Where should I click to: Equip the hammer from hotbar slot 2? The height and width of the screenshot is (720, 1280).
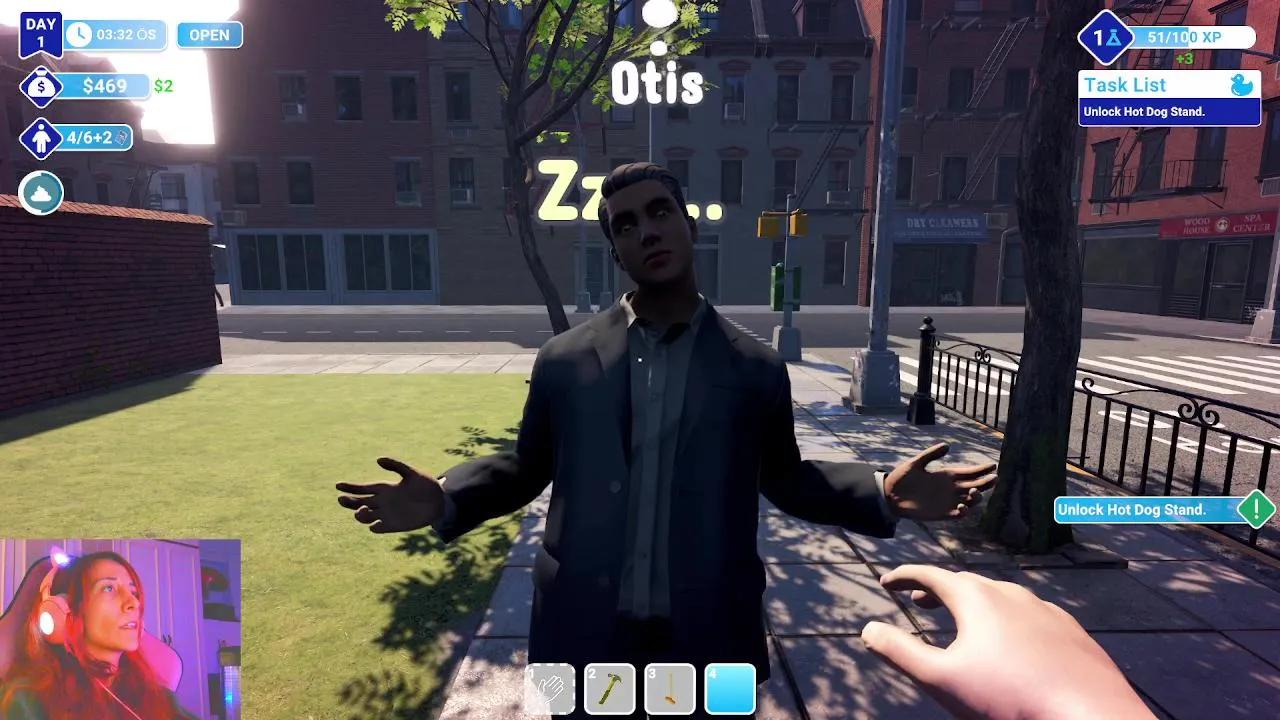click(611, 690)
